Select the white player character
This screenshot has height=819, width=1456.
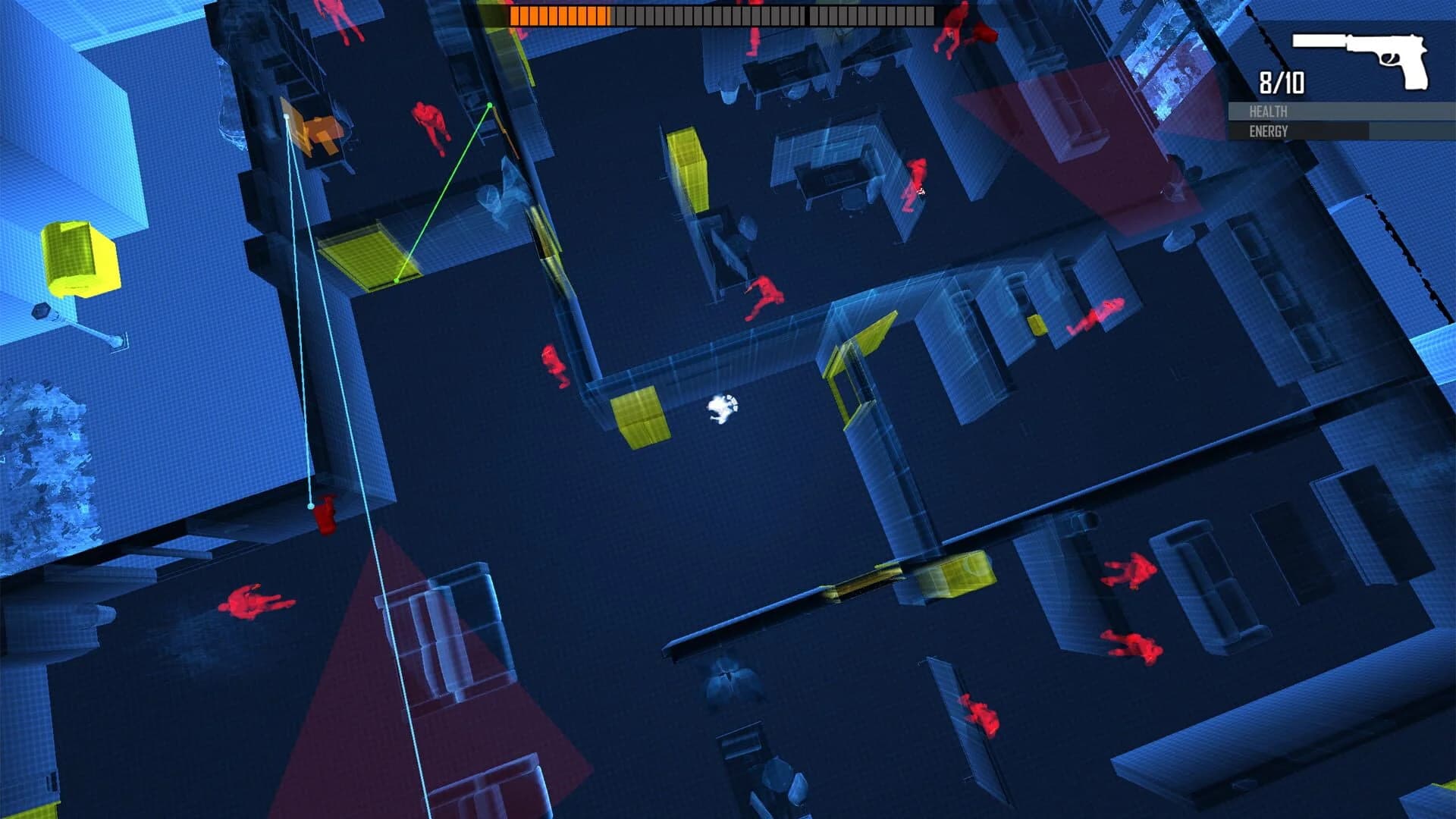coord(723,409)
